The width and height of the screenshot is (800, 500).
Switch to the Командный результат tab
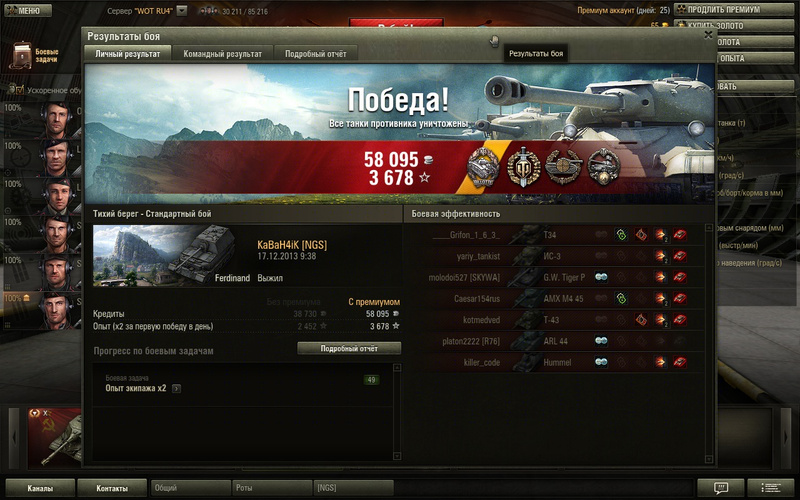[223, 54]
